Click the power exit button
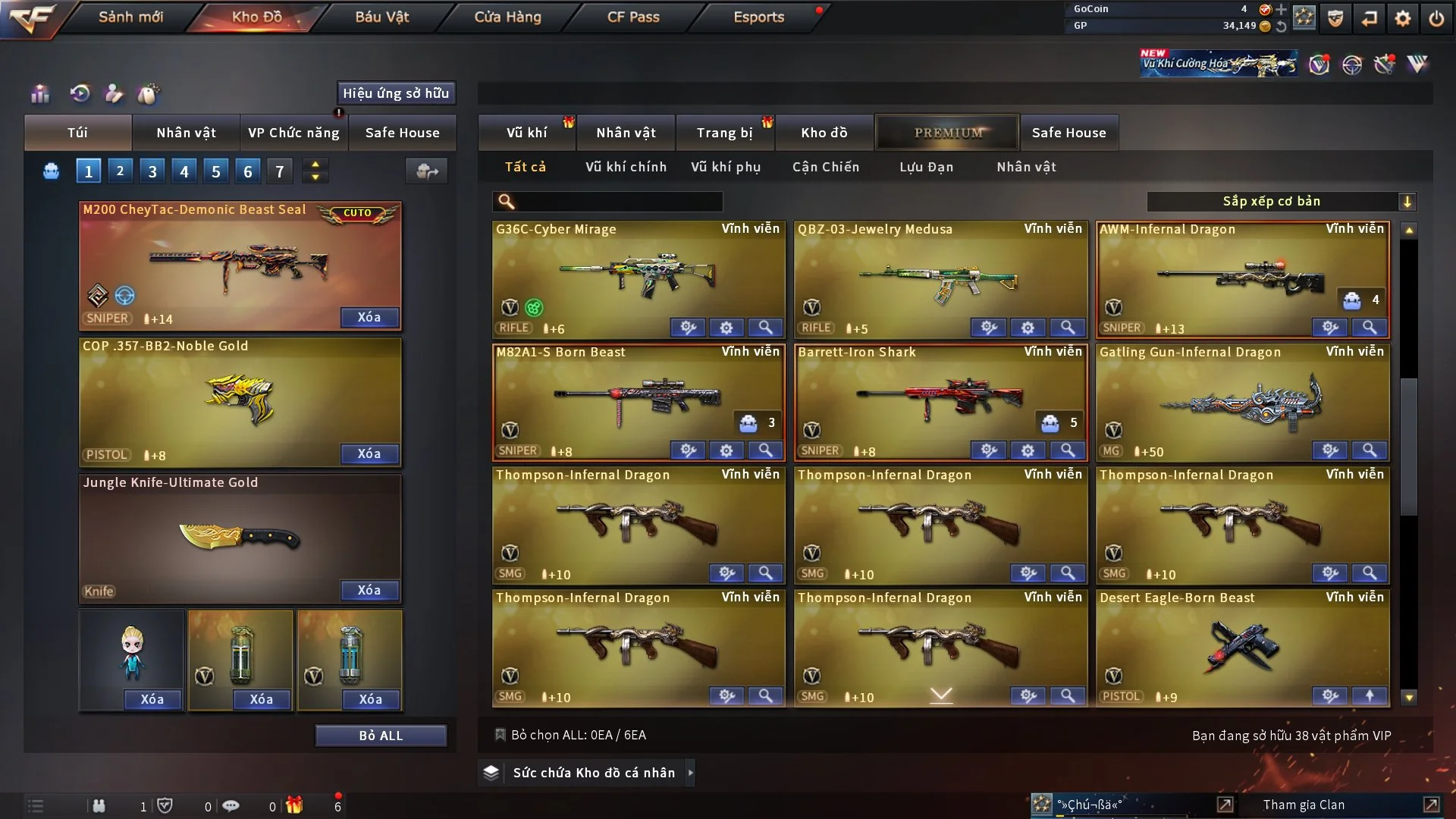This screenshot has width=1456, height=819. [x=1436, y=18]
